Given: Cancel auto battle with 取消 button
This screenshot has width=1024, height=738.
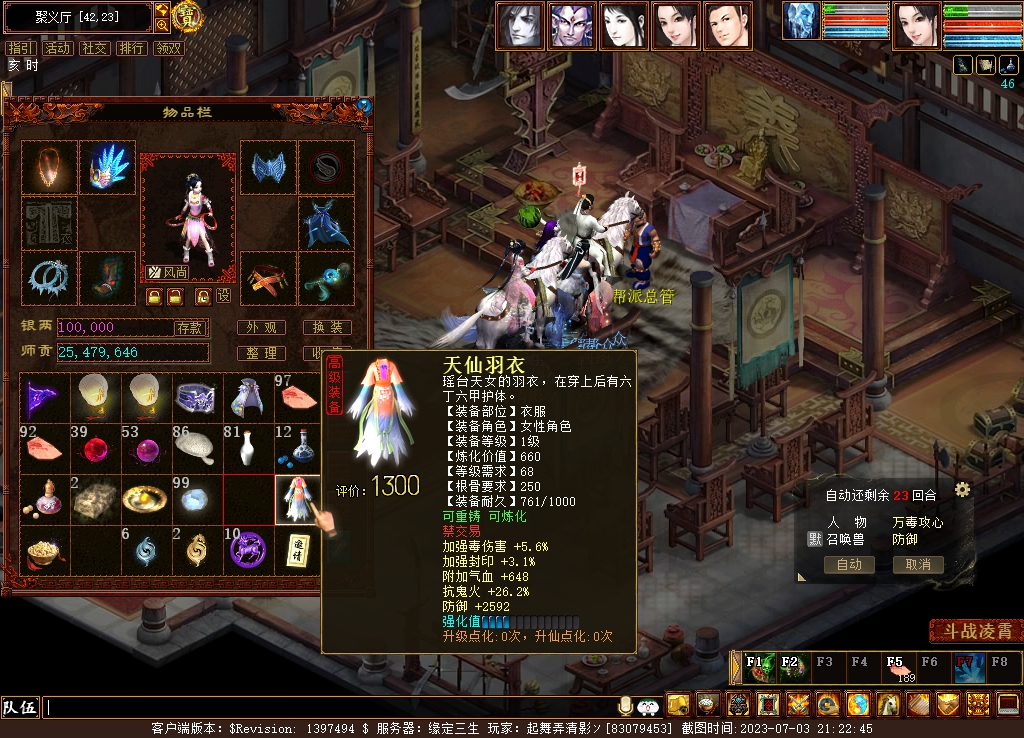Looking at the screenshot, I should [x=918, y=565].
